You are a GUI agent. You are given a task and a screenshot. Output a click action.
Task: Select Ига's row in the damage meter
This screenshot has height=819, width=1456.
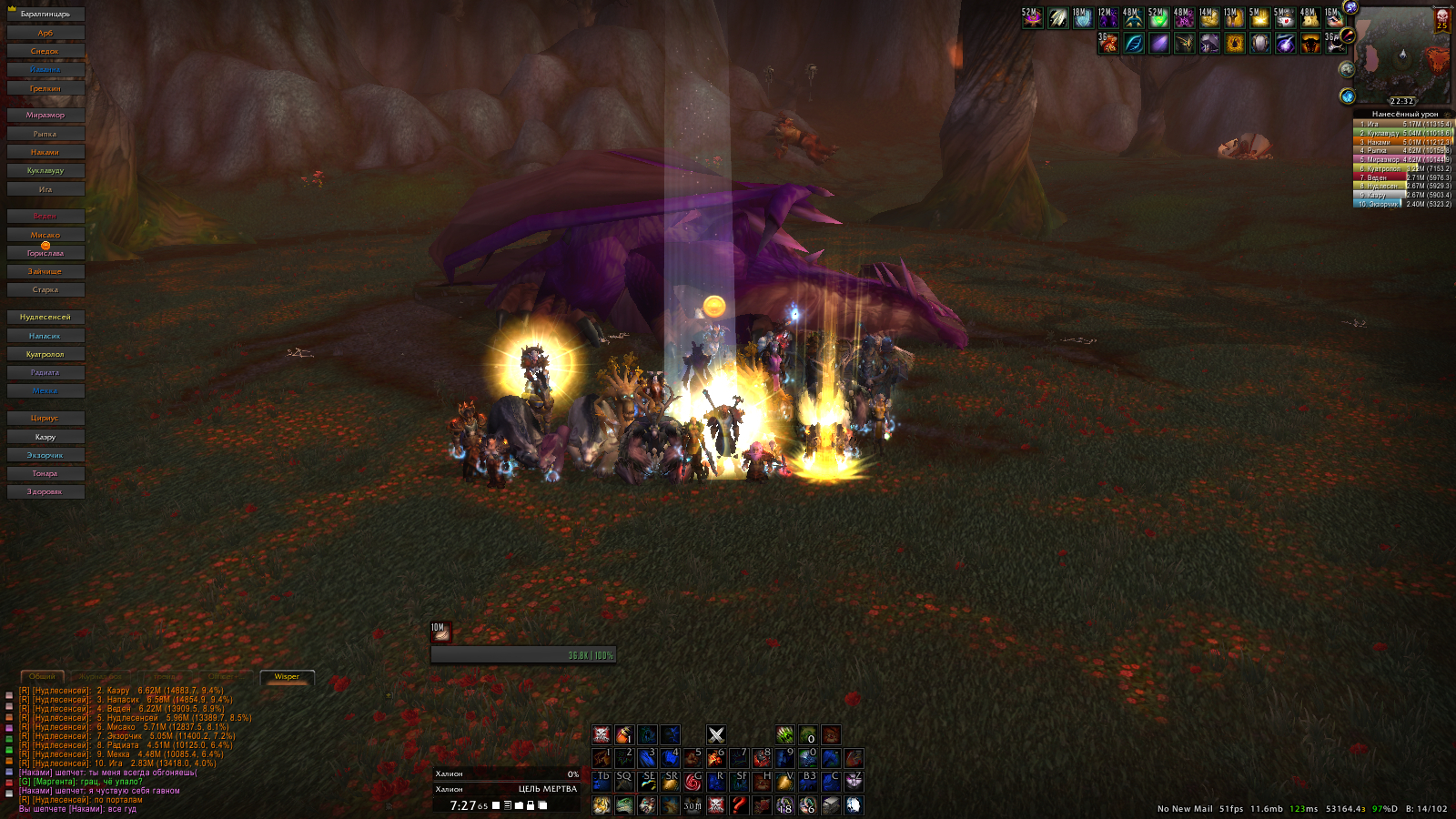coord(1402,124)
